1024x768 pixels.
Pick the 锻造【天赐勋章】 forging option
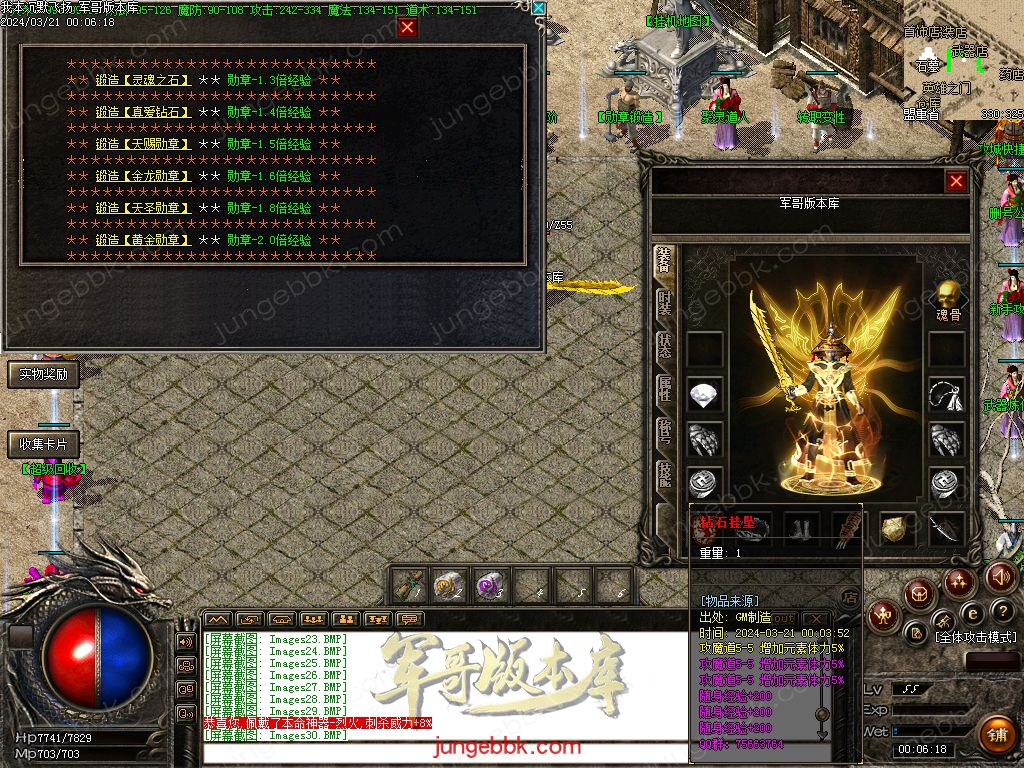[x=143, y=145]
